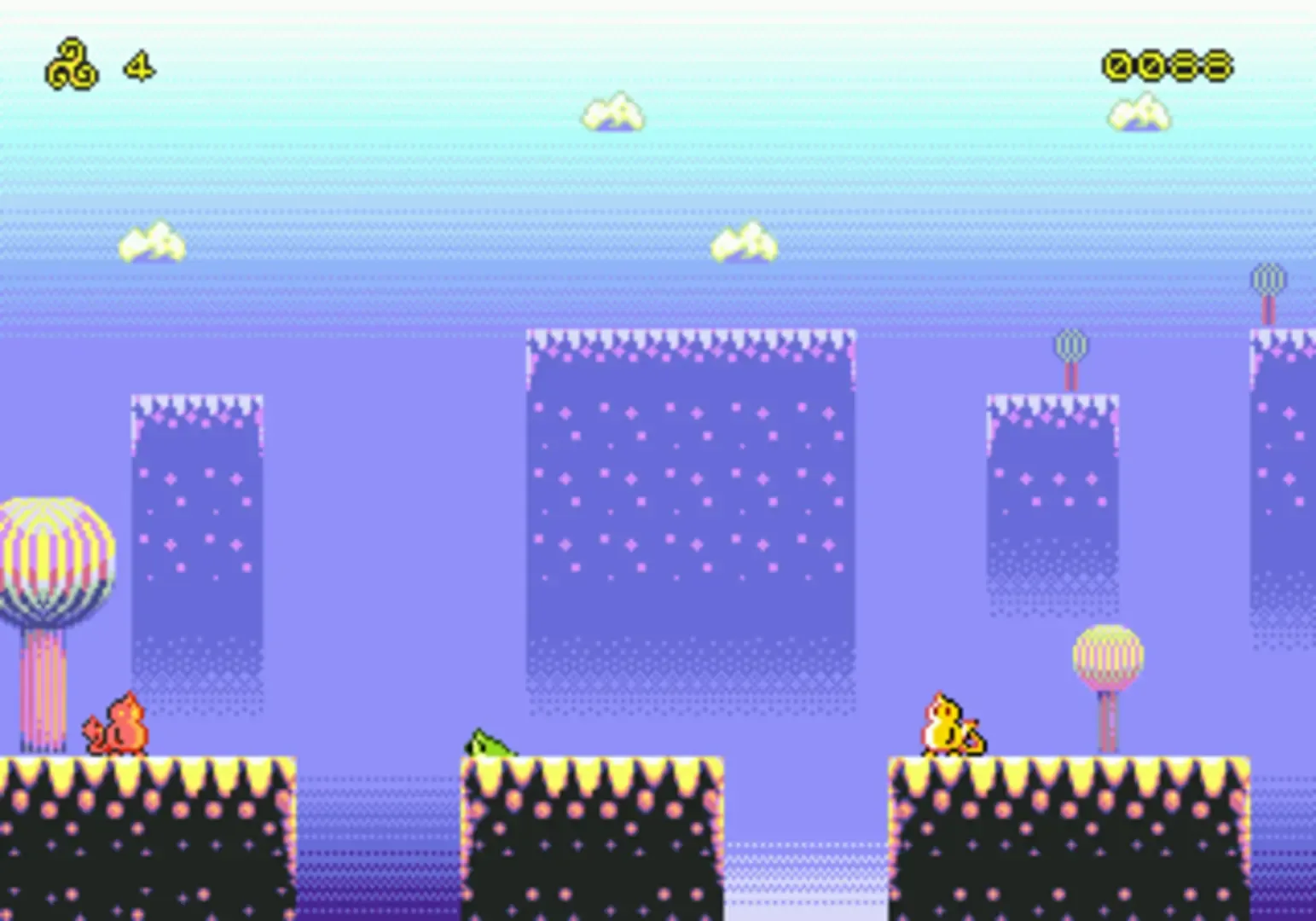Select the tall snowy pillar in the center
Screen dimensions: 1316x921
coord(691,512)
